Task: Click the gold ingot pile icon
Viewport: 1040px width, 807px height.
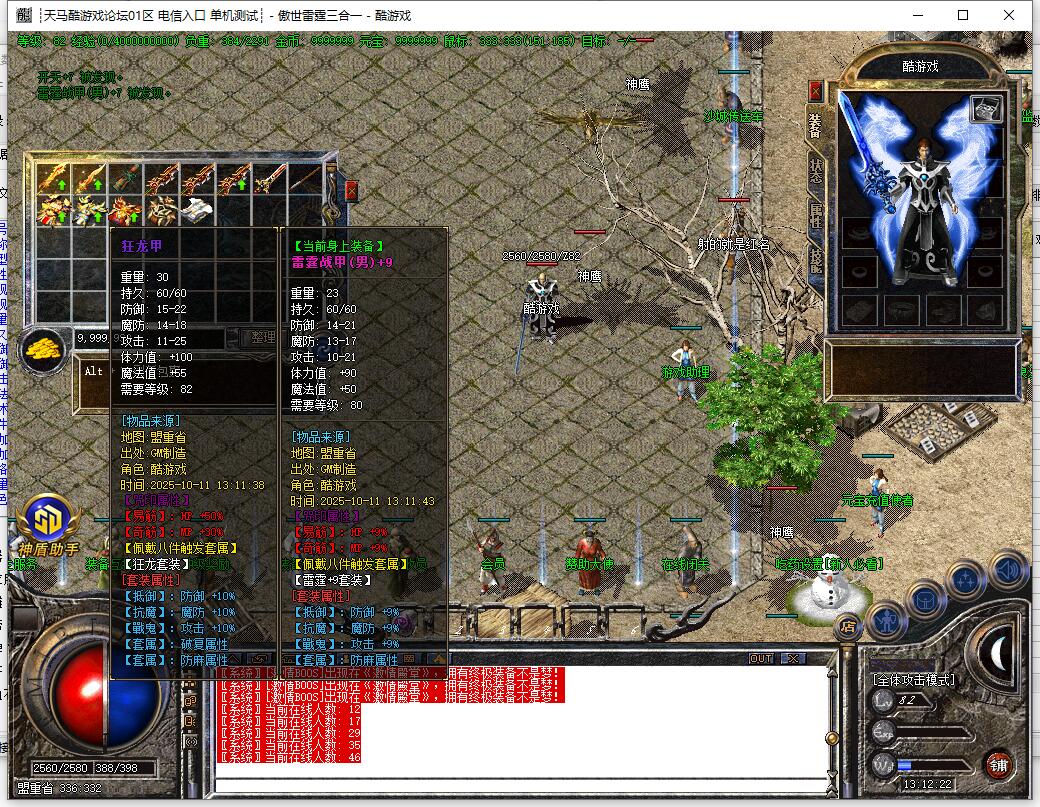Action: point(44,351)
